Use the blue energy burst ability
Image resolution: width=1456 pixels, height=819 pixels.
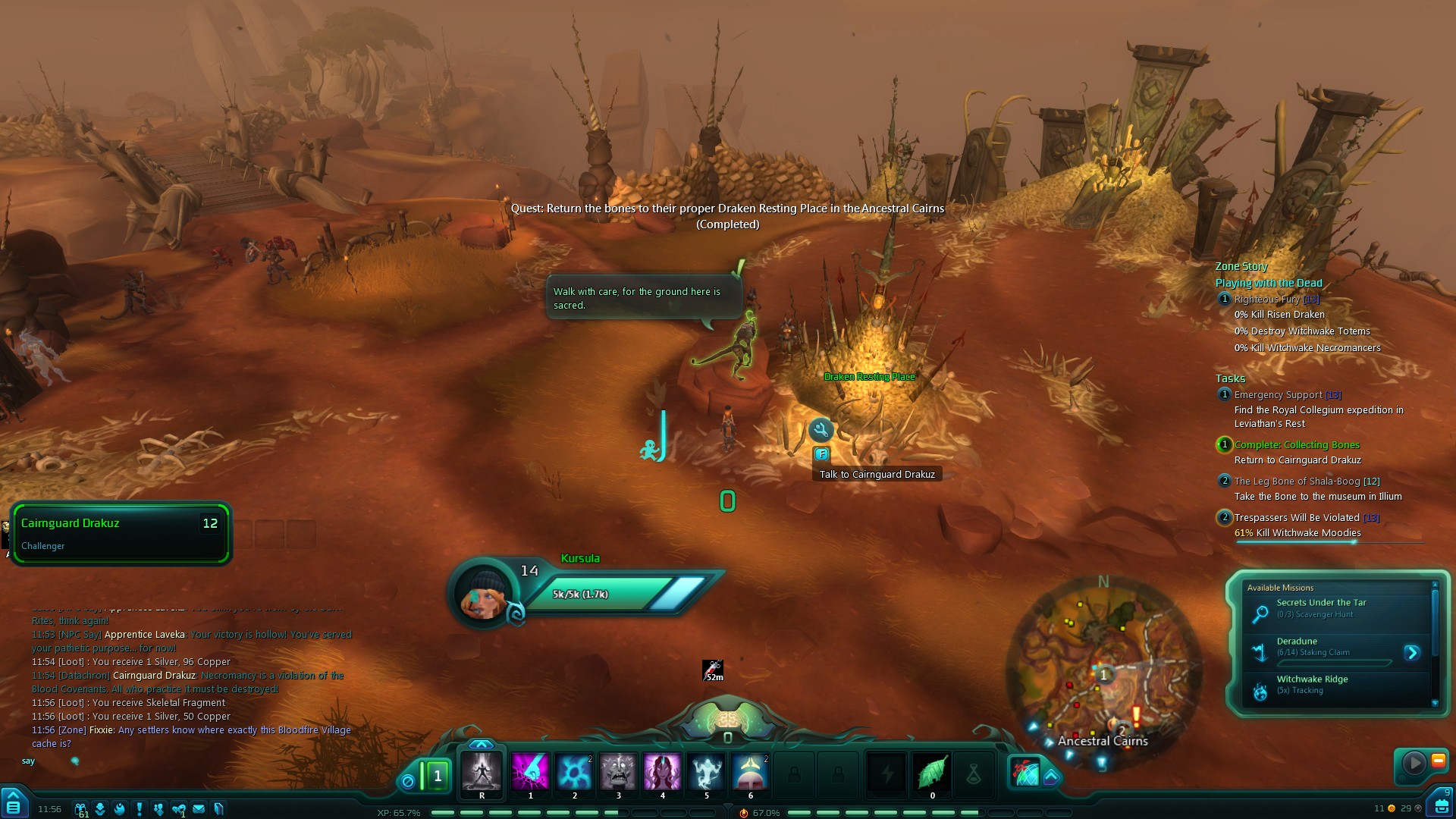(574, 772)
